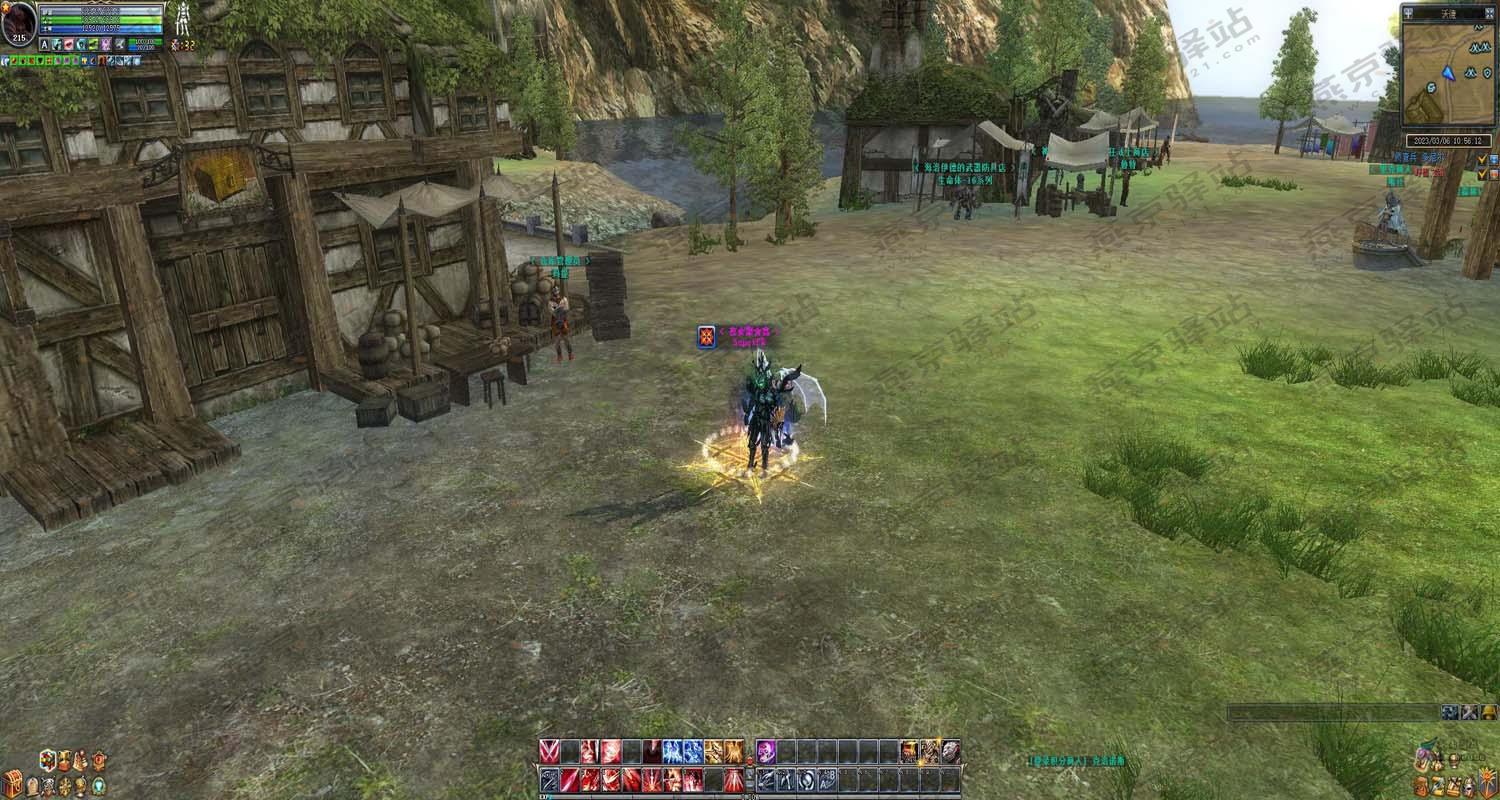
Task: Toggle the upper orange checkmark box
Action: pyautogui.click(x=1482, y=159)
